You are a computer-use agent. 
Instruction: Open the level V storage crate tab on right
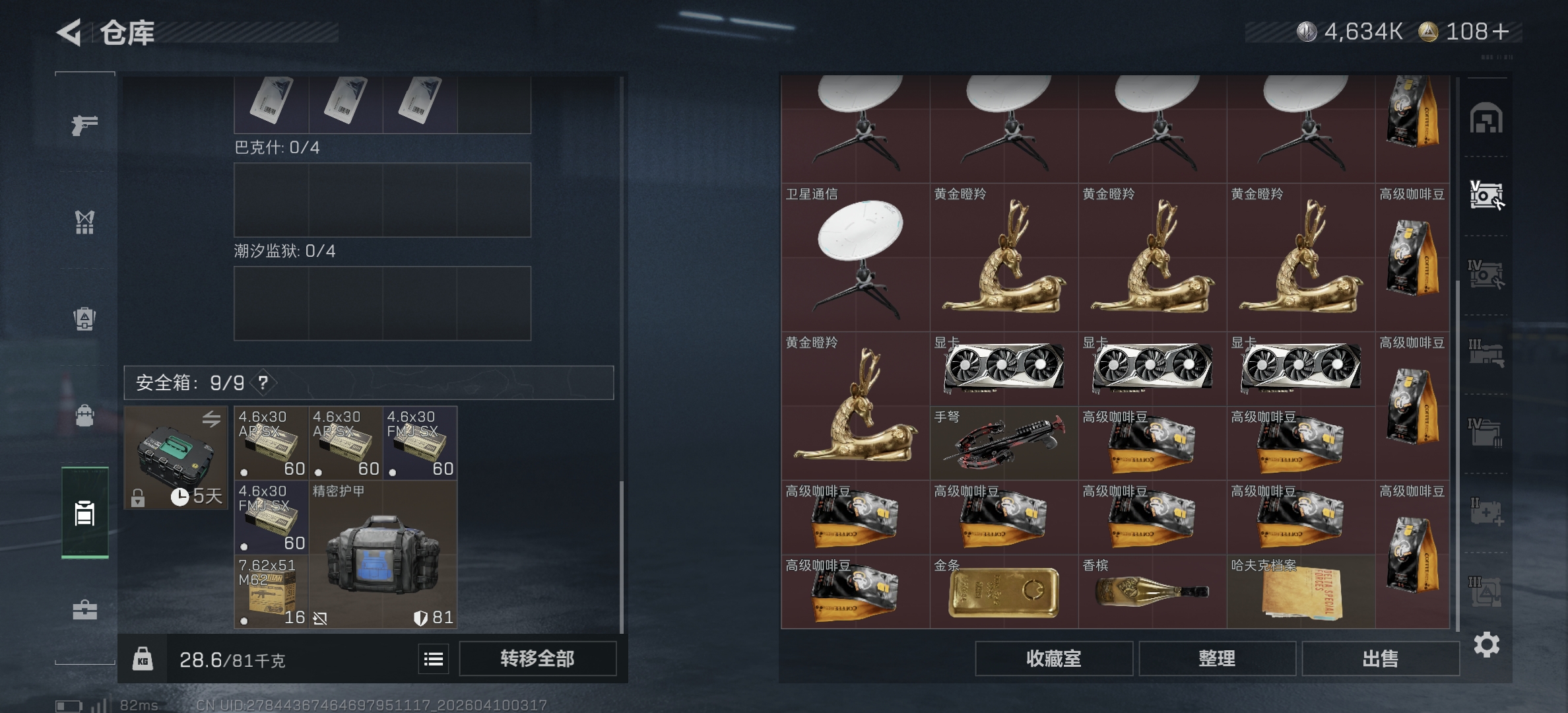click(1487, 195)
